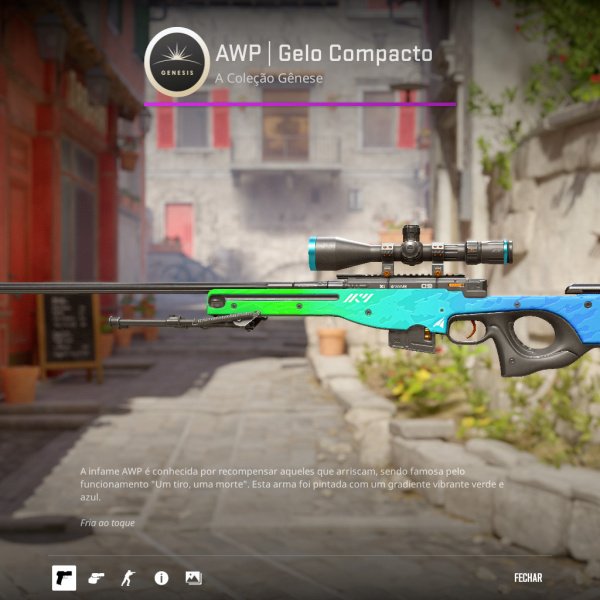This screenshot has height=600, width=600.
Task: Show the weapon on the character model
Action: click(127, 578)
